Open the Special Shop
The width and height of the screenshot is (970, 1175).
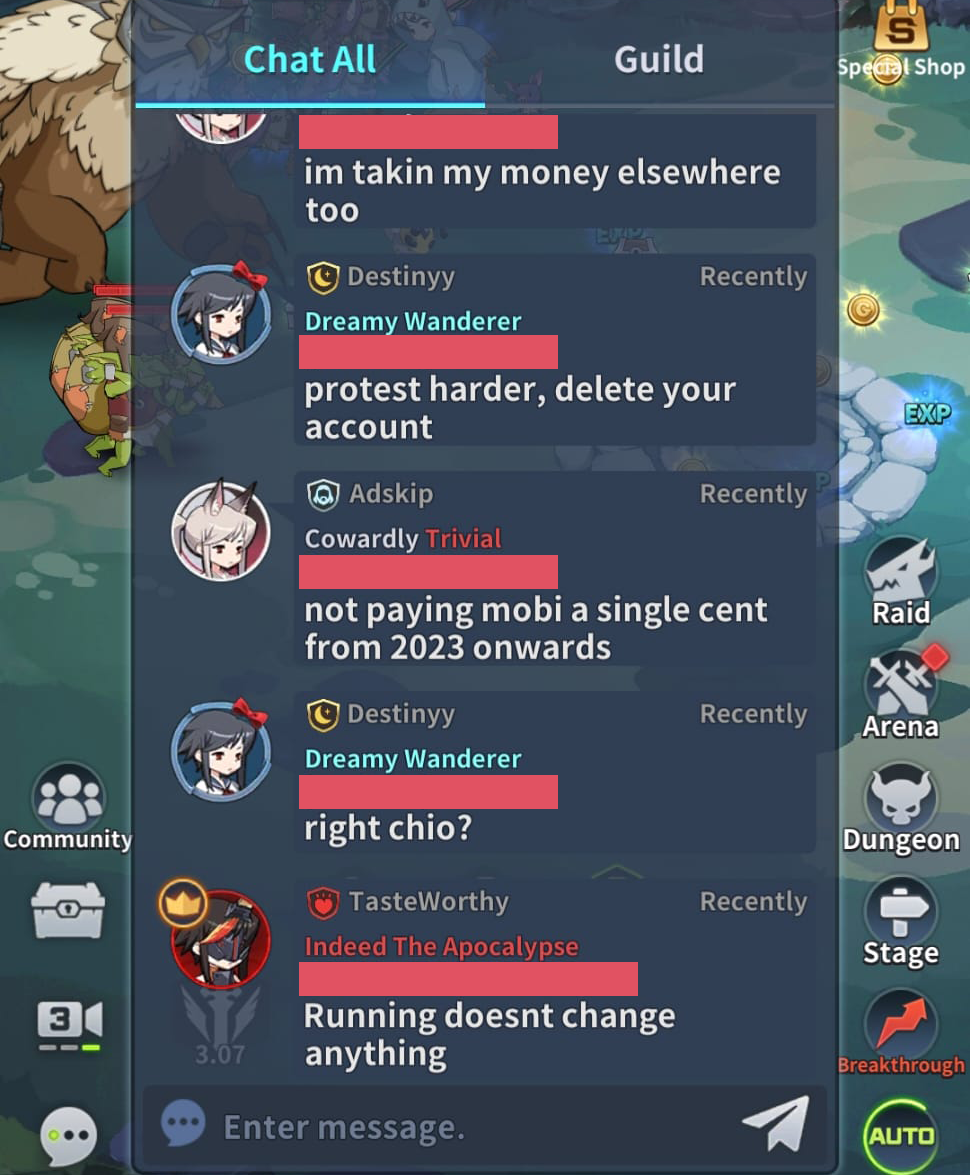pyautogui.click(x=900, y=42)
